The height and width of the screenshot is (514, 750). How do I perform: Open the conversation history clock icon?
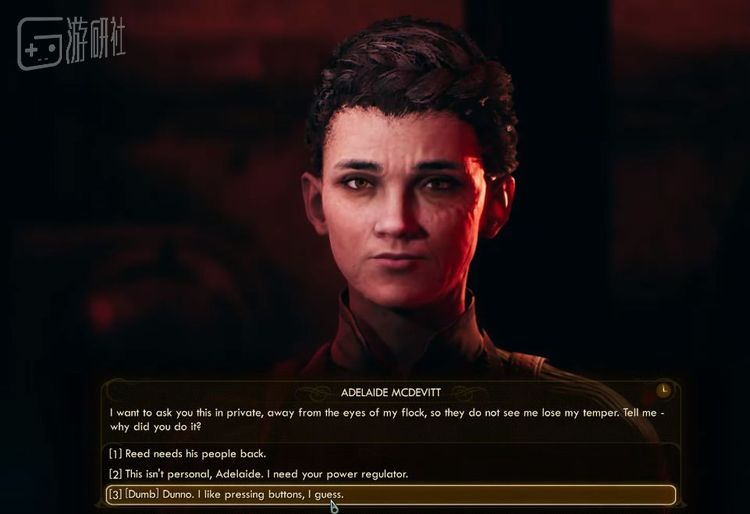pos(664,389)
